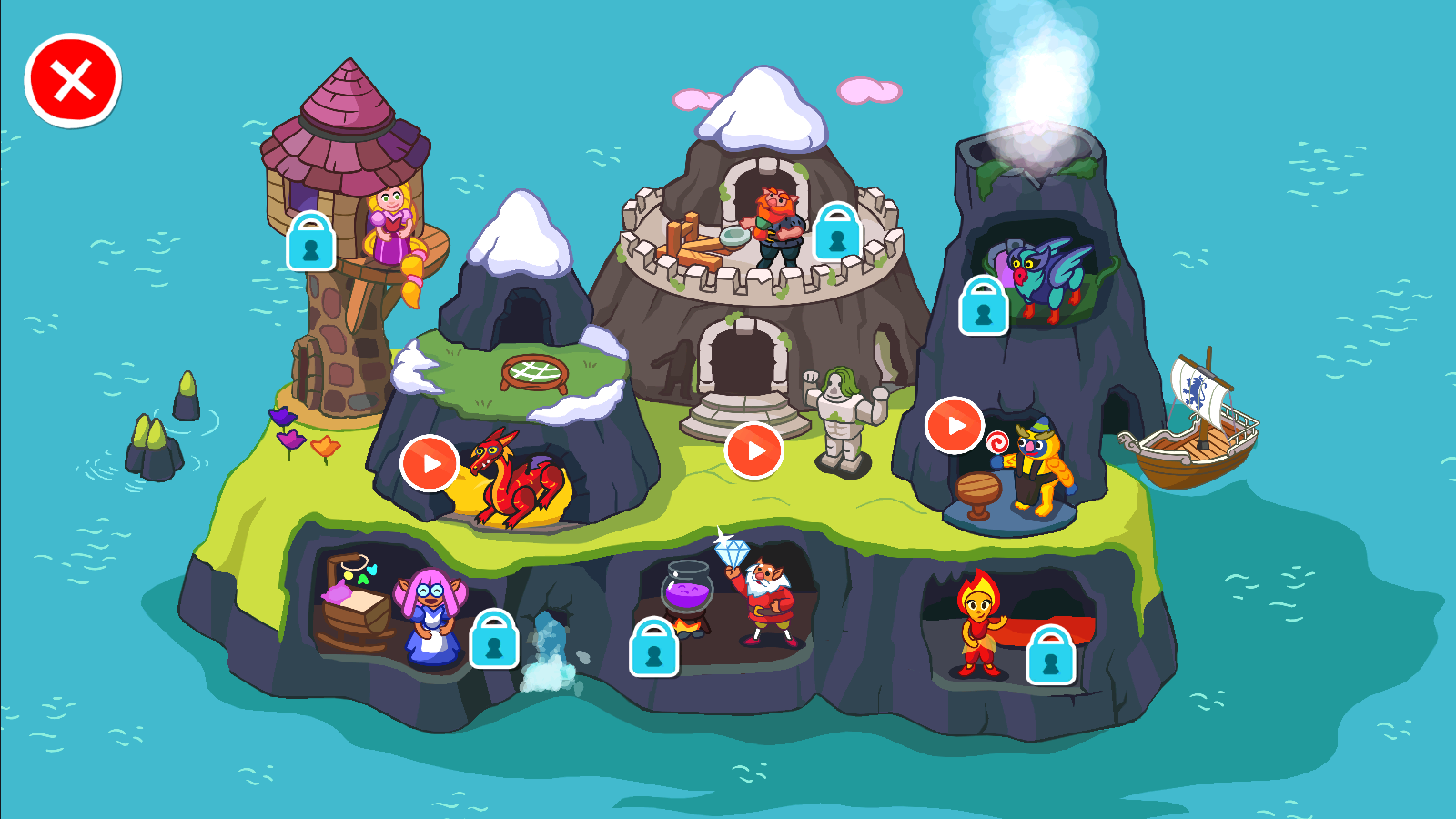The width and height of the screenshot is (1456, 819).
Task: Close the island map with the red X
Action: click(x=73, y=80)
